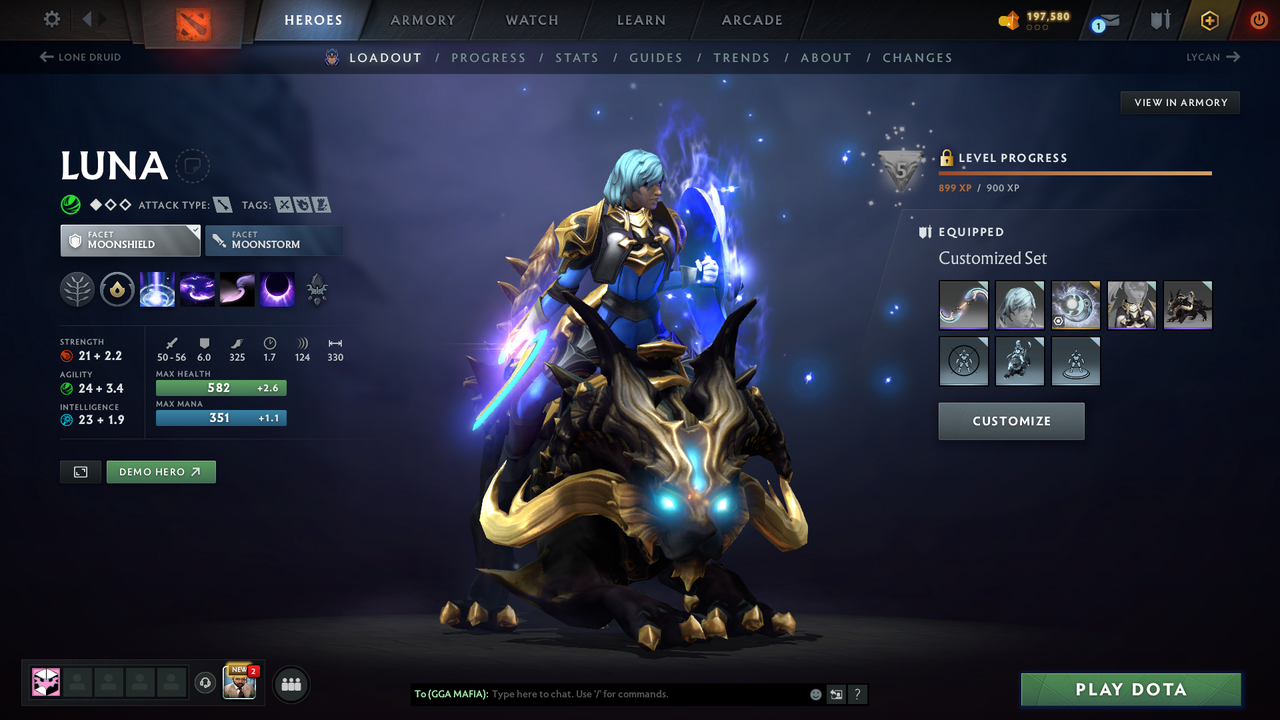Switch to the STATS tab
This screenshot has width=1280, height=720.
(577, 57)
